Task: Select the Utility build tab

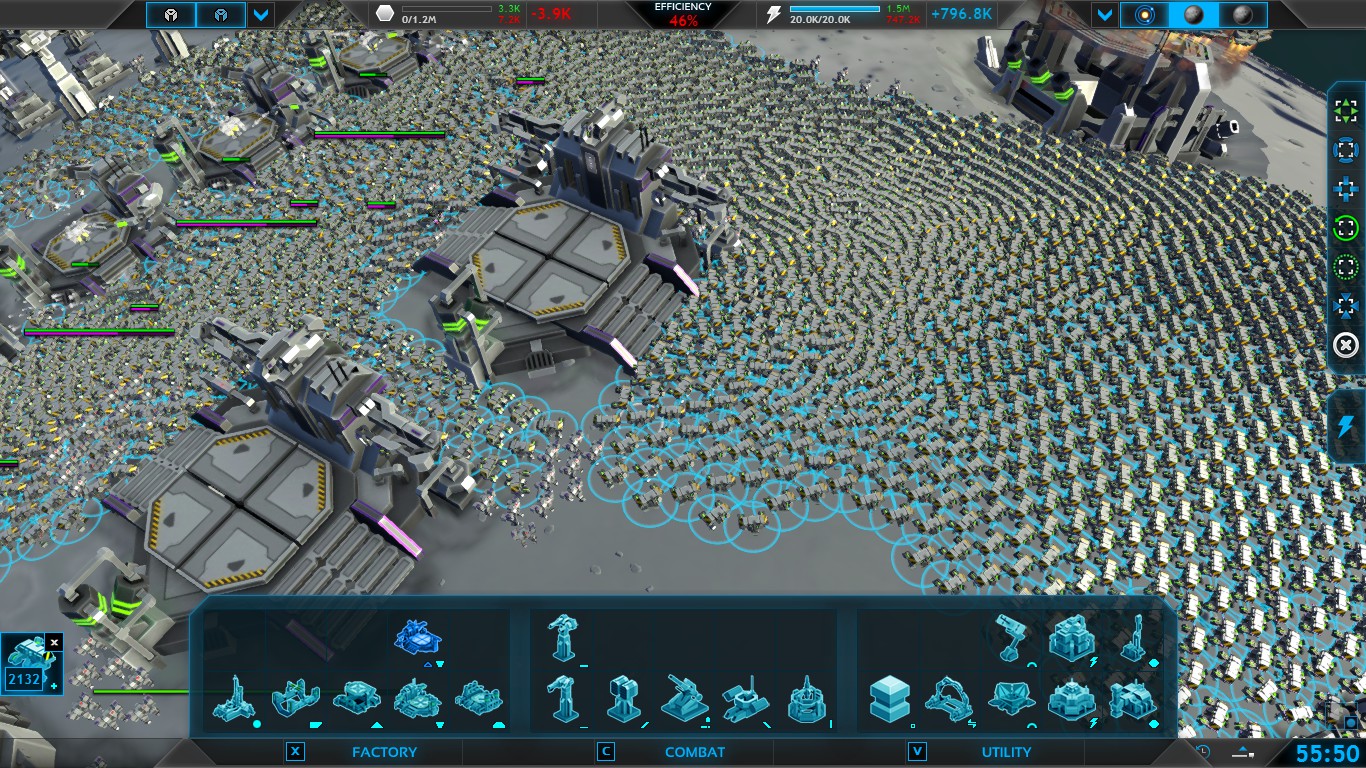Action: tap(1005, 752)
